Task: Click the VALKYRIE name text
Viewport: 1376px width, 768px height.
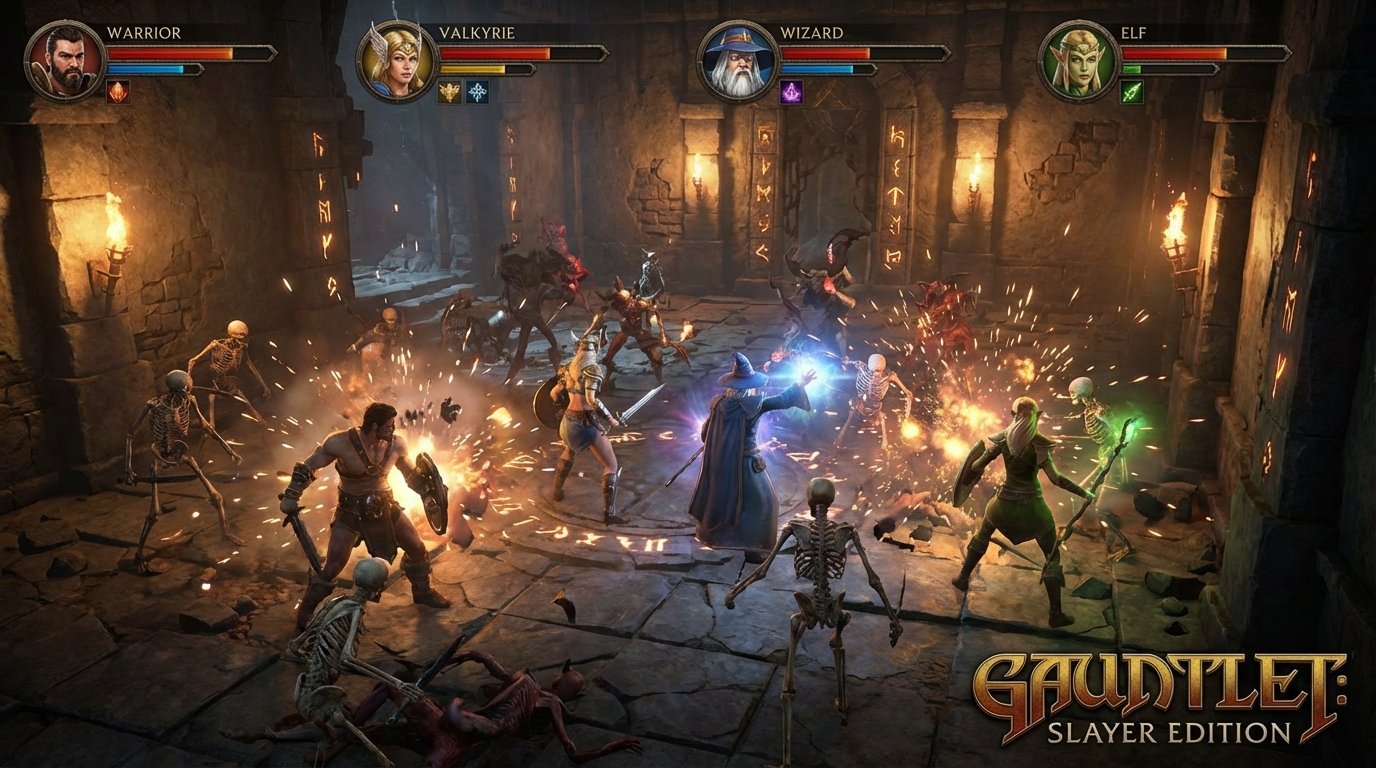Action: coord(478,33)
